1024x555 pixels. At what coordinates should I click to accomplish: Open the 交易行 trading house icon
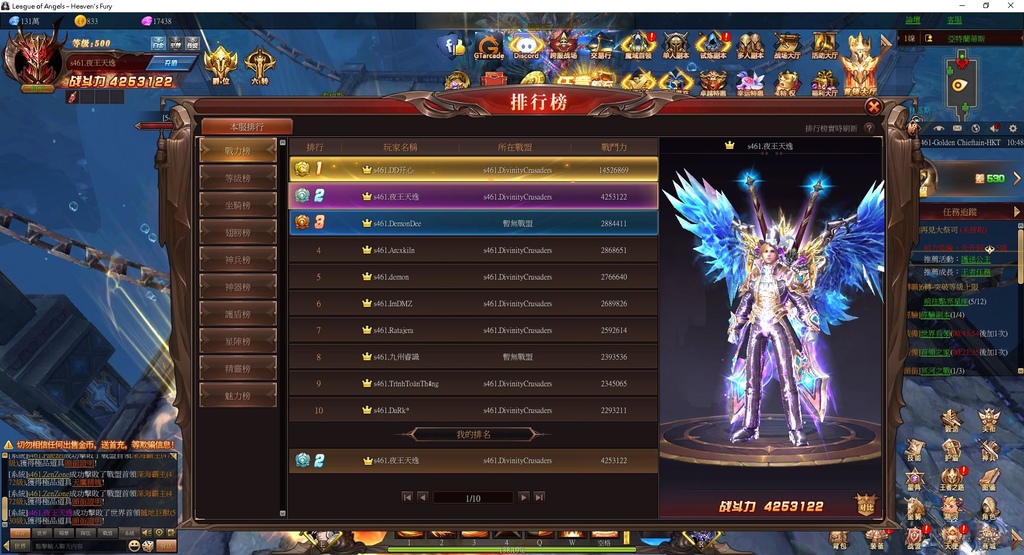pyautogui.click(x=601, y=47)
